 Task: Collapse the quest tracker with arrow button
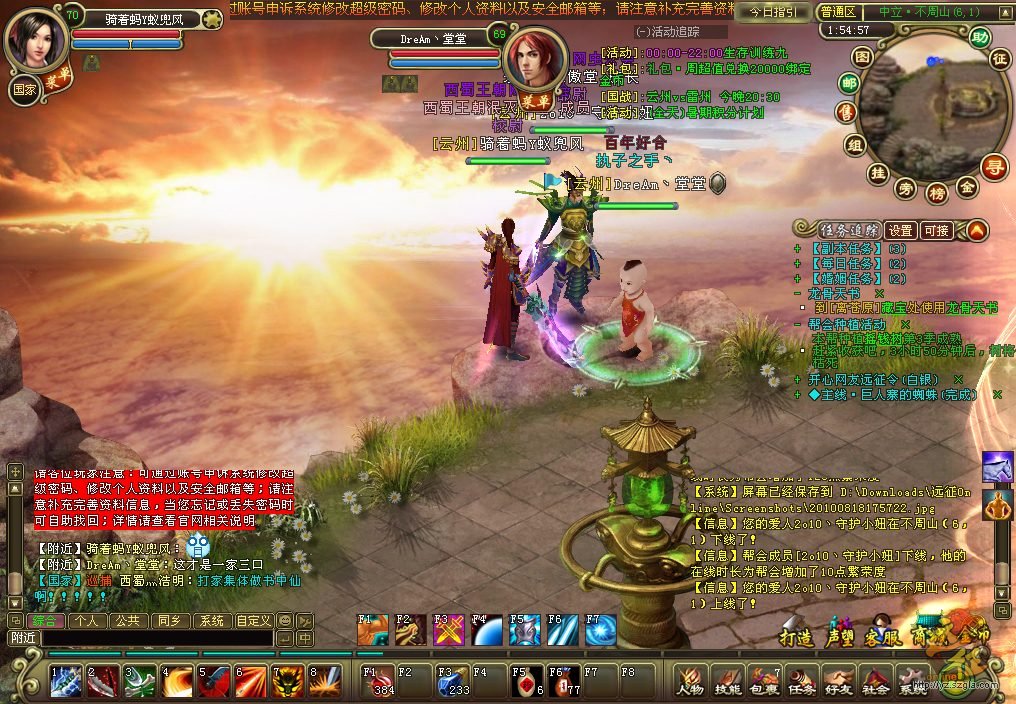tap(976, 231)
